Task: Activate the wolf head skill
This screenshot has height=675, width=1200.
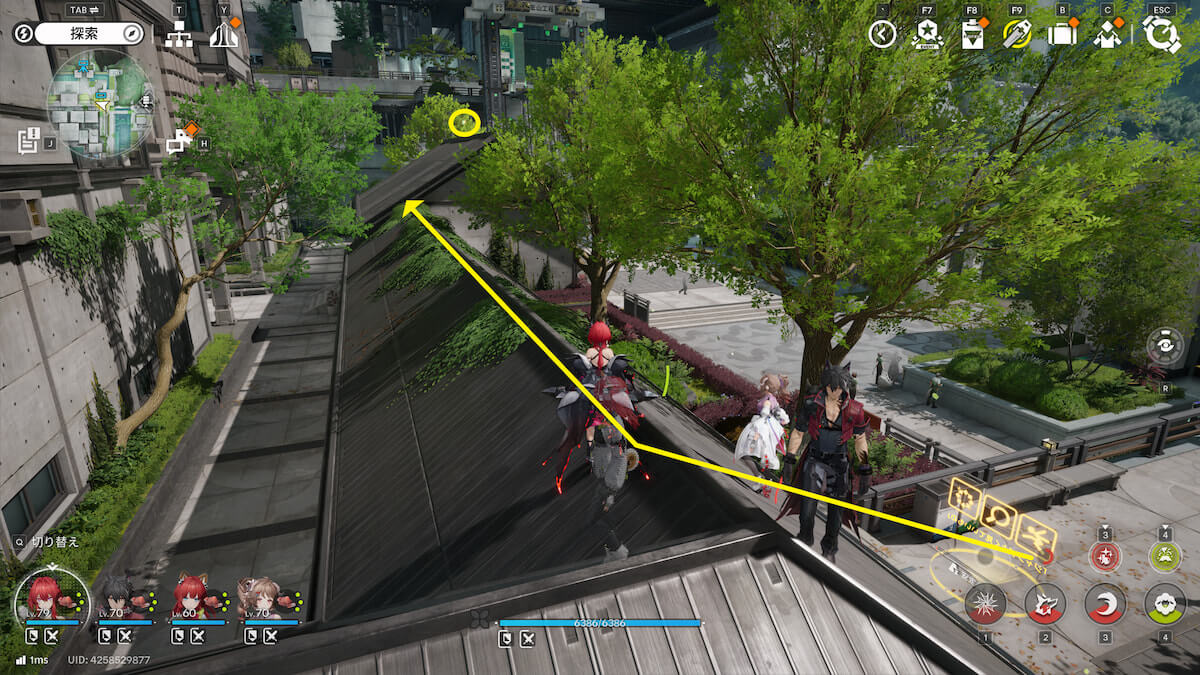Action: 1045,604
